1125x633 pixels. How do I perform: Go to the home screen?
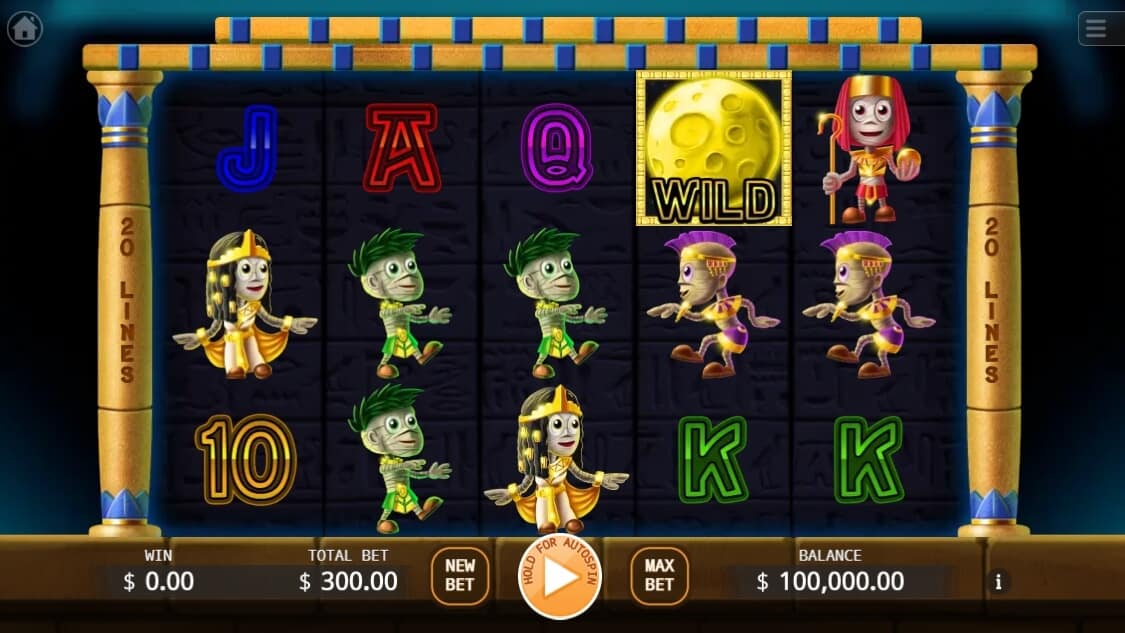(x=24, y=28)
